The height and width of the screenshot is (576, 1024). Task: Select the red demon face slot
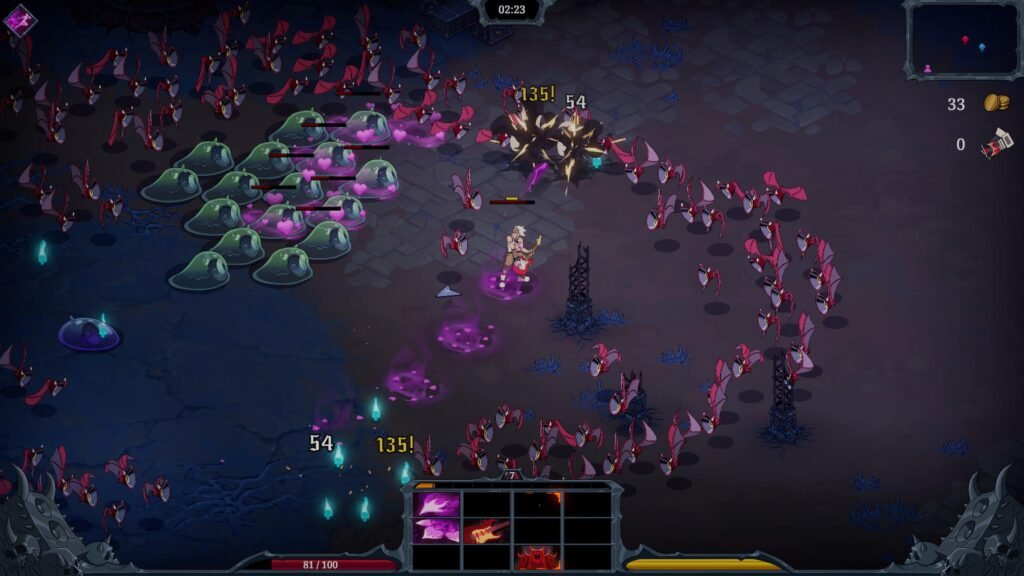[x=537, y=557]
